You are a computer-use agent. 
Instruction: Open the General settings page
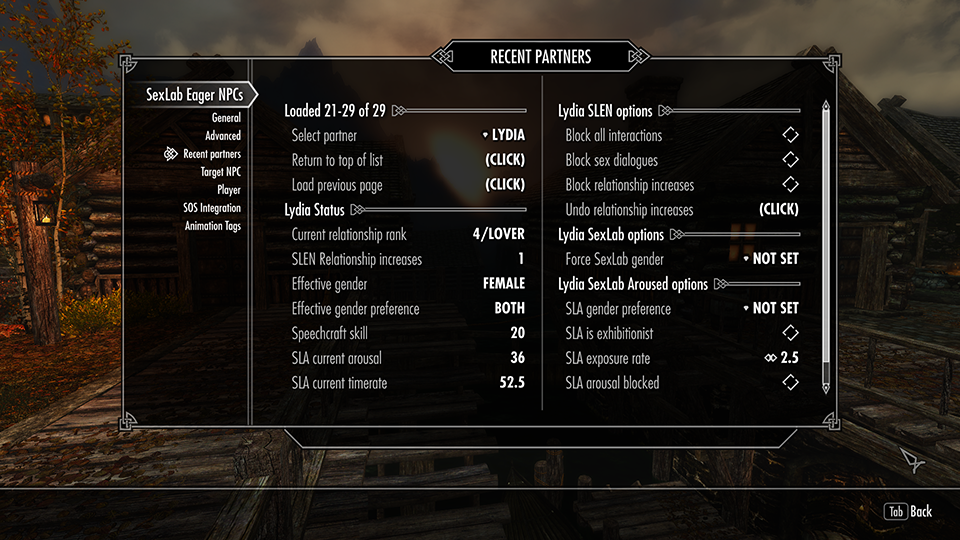(225, 118)
